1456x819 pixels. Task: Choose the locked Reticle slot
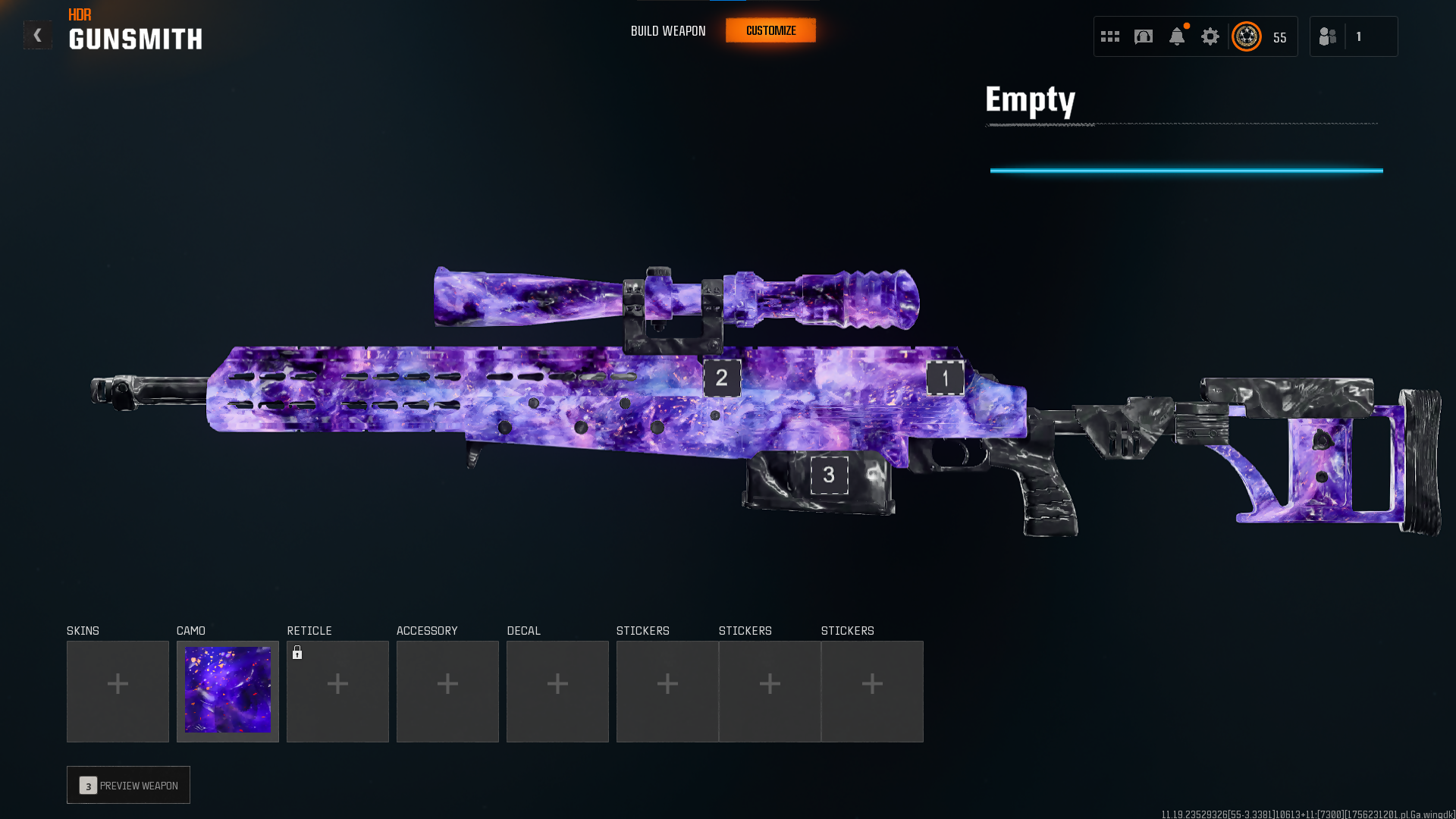[337, 691]
